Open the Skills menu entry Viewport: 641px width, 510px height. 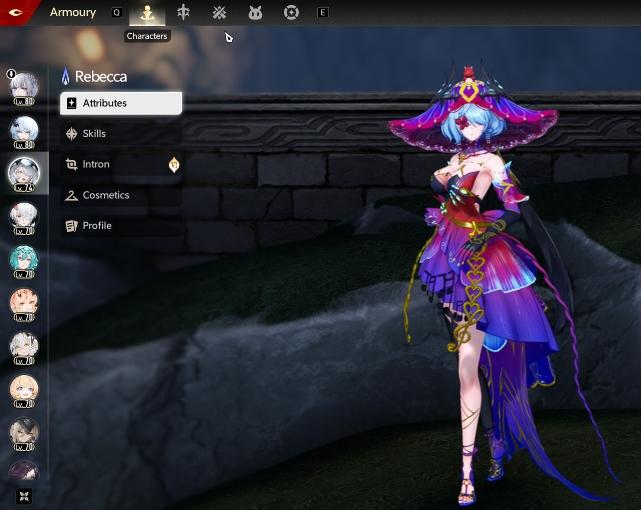(x=94, y=134)
